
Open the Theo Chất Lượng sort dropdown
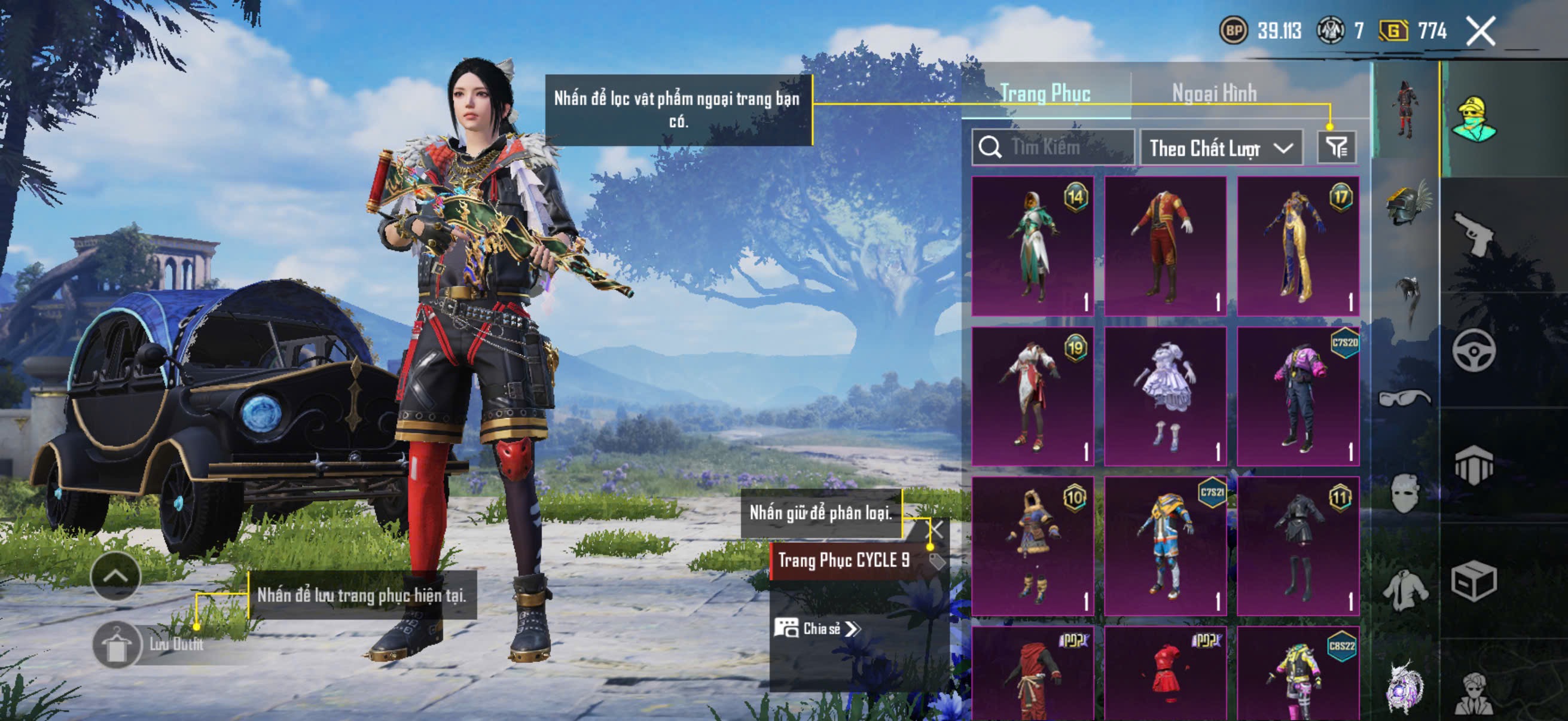click(1221, 148)
